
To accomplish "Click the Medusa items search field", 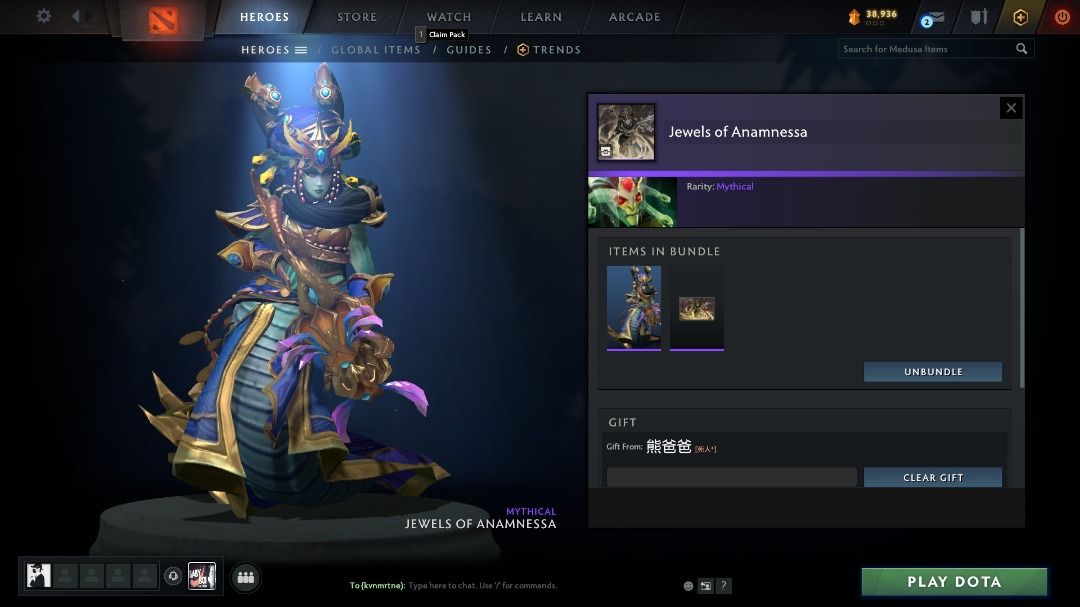I will [x=925, y=49].
